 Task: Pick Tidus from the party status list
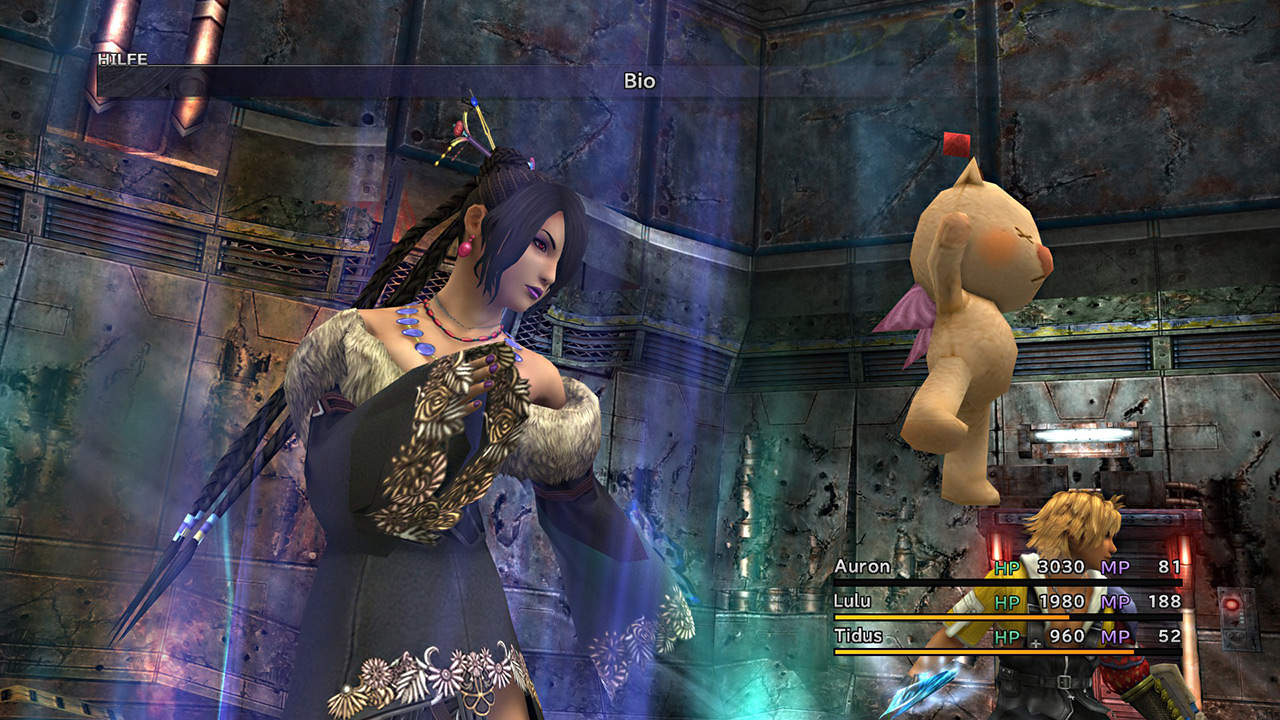(857, 635)
